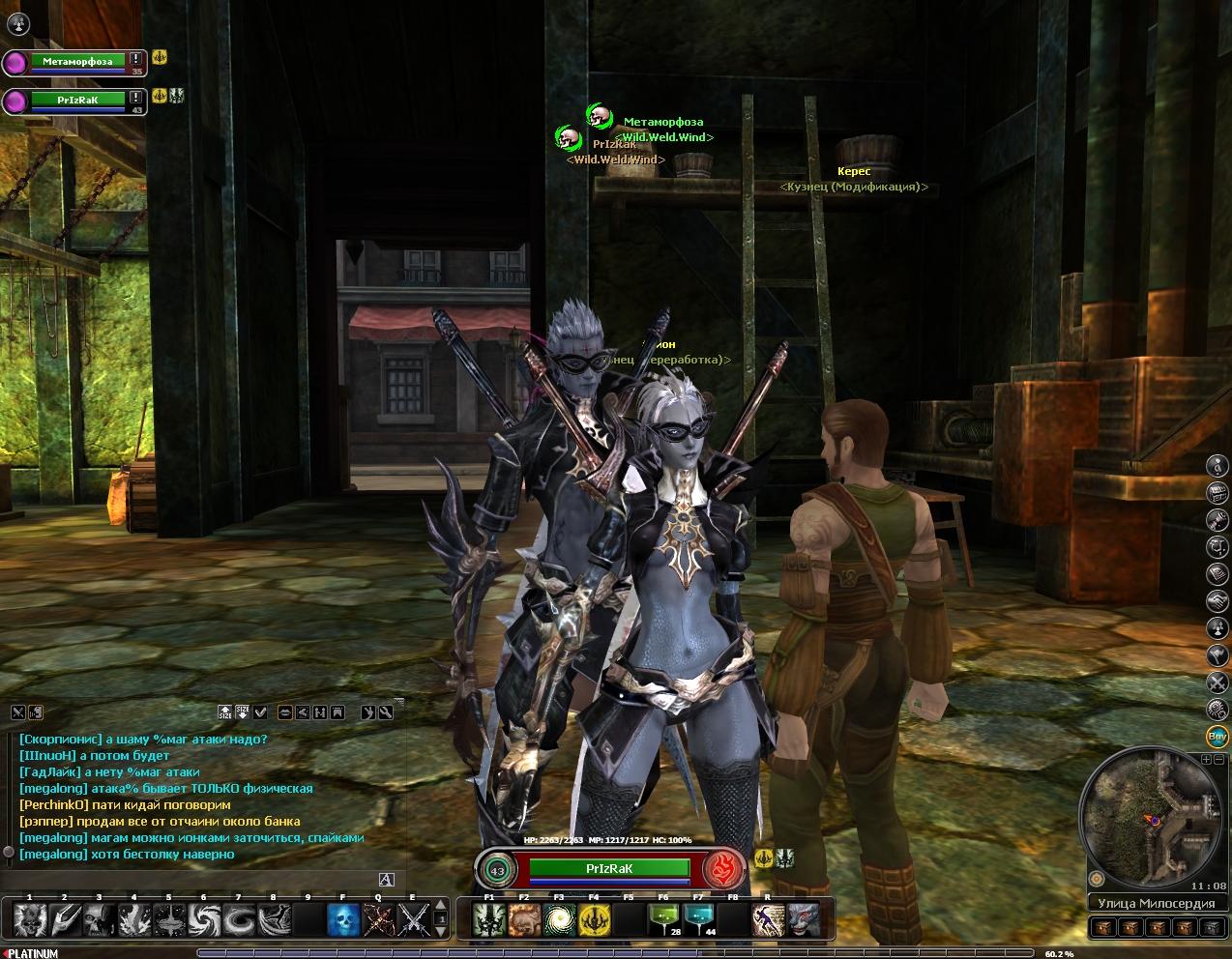The height and width of the screenshot is (959, 1232).
Task: Activate the yellow emblem skill on F4
Action: pyautogui.click(x=594, y=919)
